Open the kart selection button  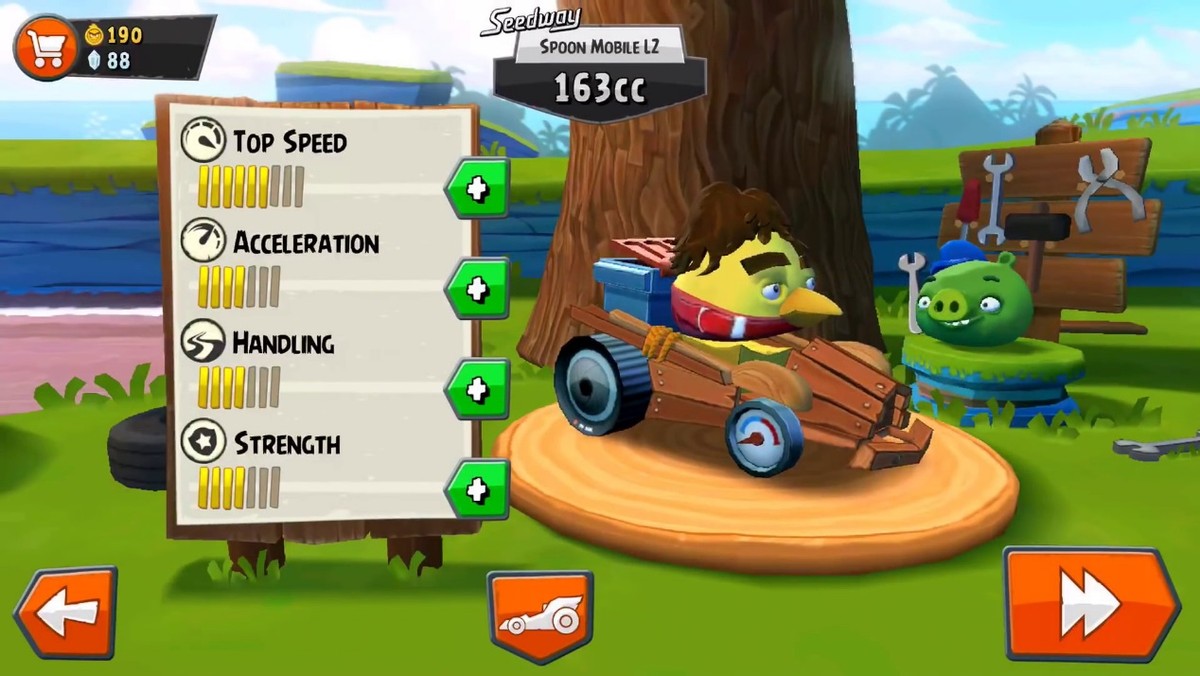540,616
